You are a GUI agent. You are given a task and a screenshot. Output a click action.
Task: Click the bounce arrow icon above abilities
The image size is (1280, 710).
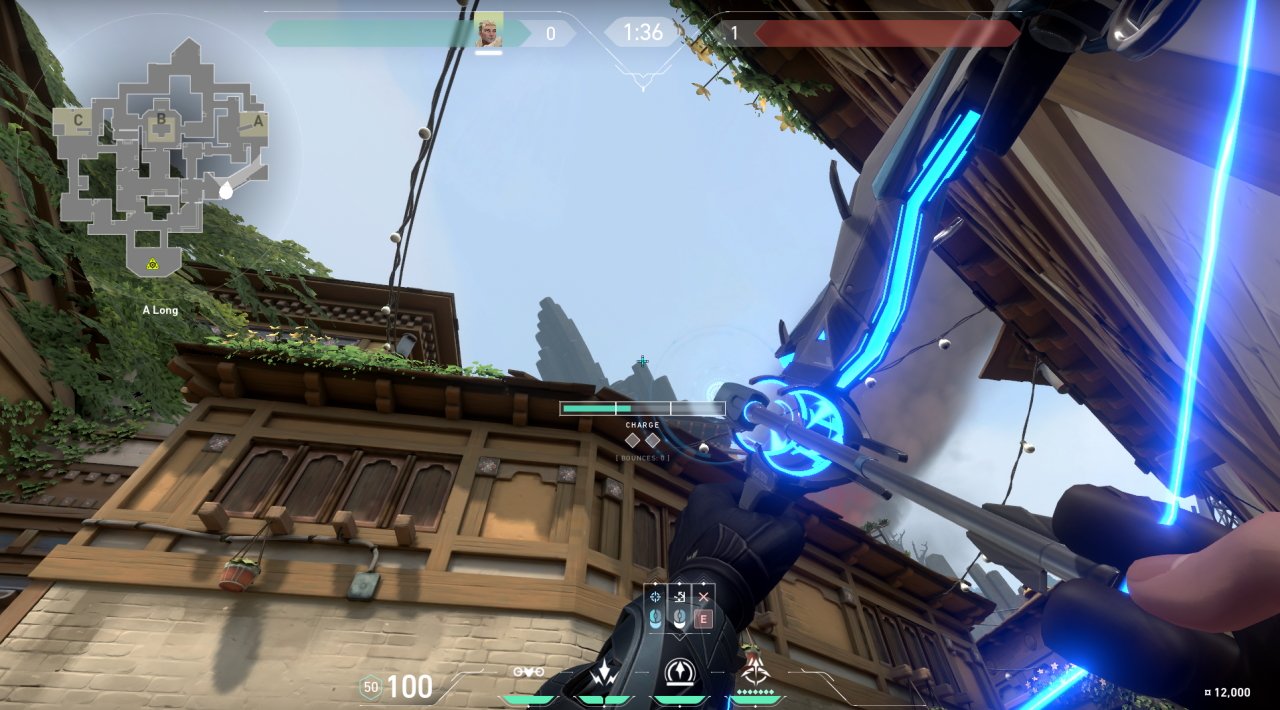(680, 597)
